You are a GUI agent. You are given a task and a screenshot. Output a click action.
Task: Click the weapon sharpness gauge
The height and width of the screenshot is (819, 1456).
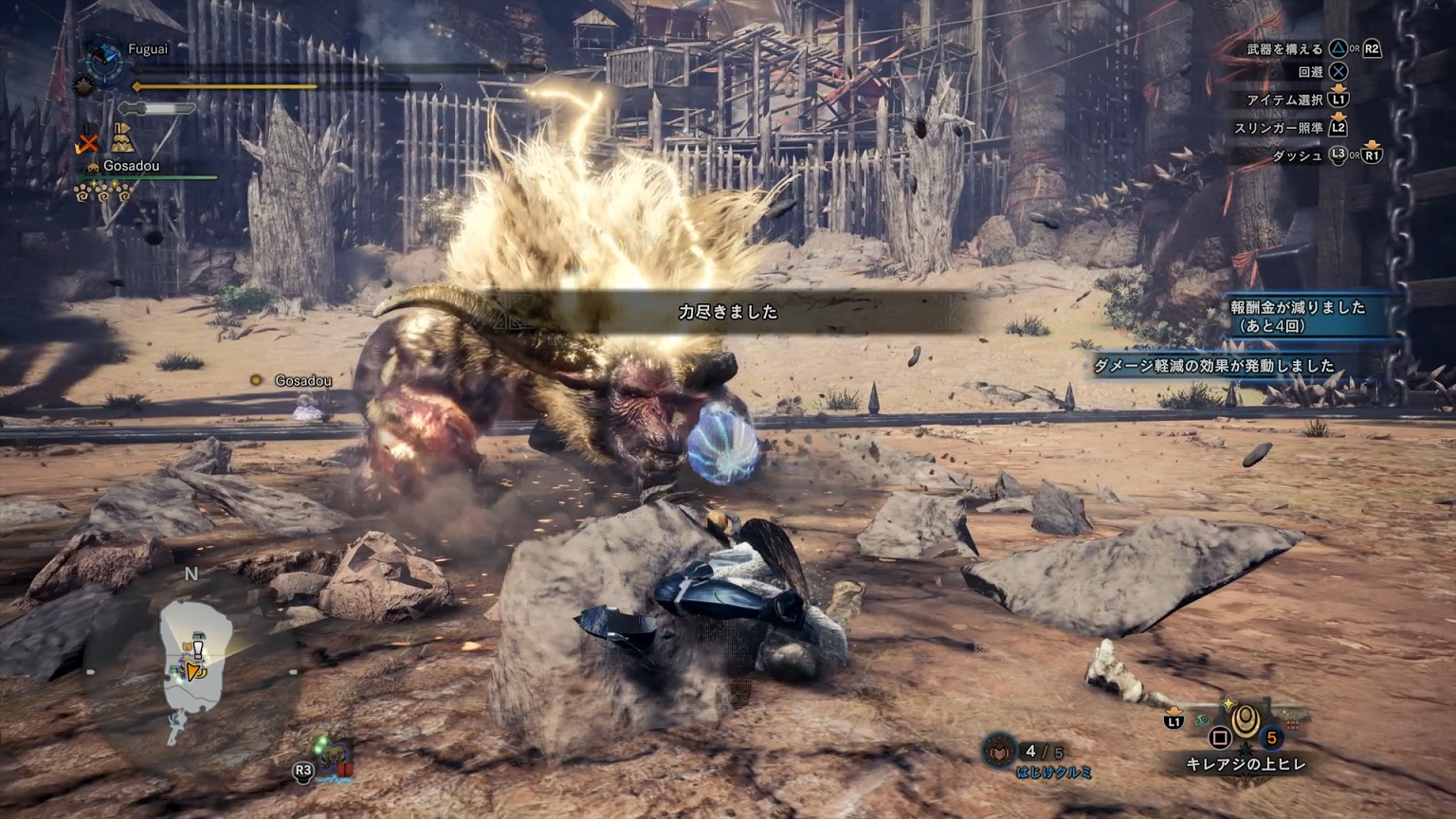(x=159, y=108)
